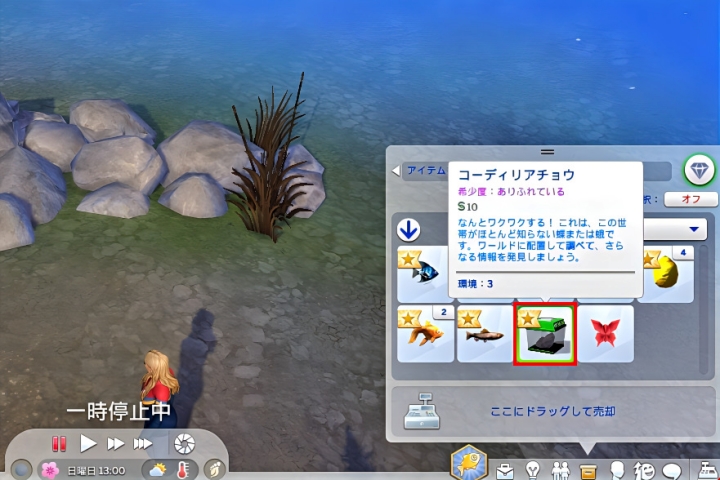Choose the trout fish inventory slot
The height and width of the screenshot is (480, 720).
[486, 335]
